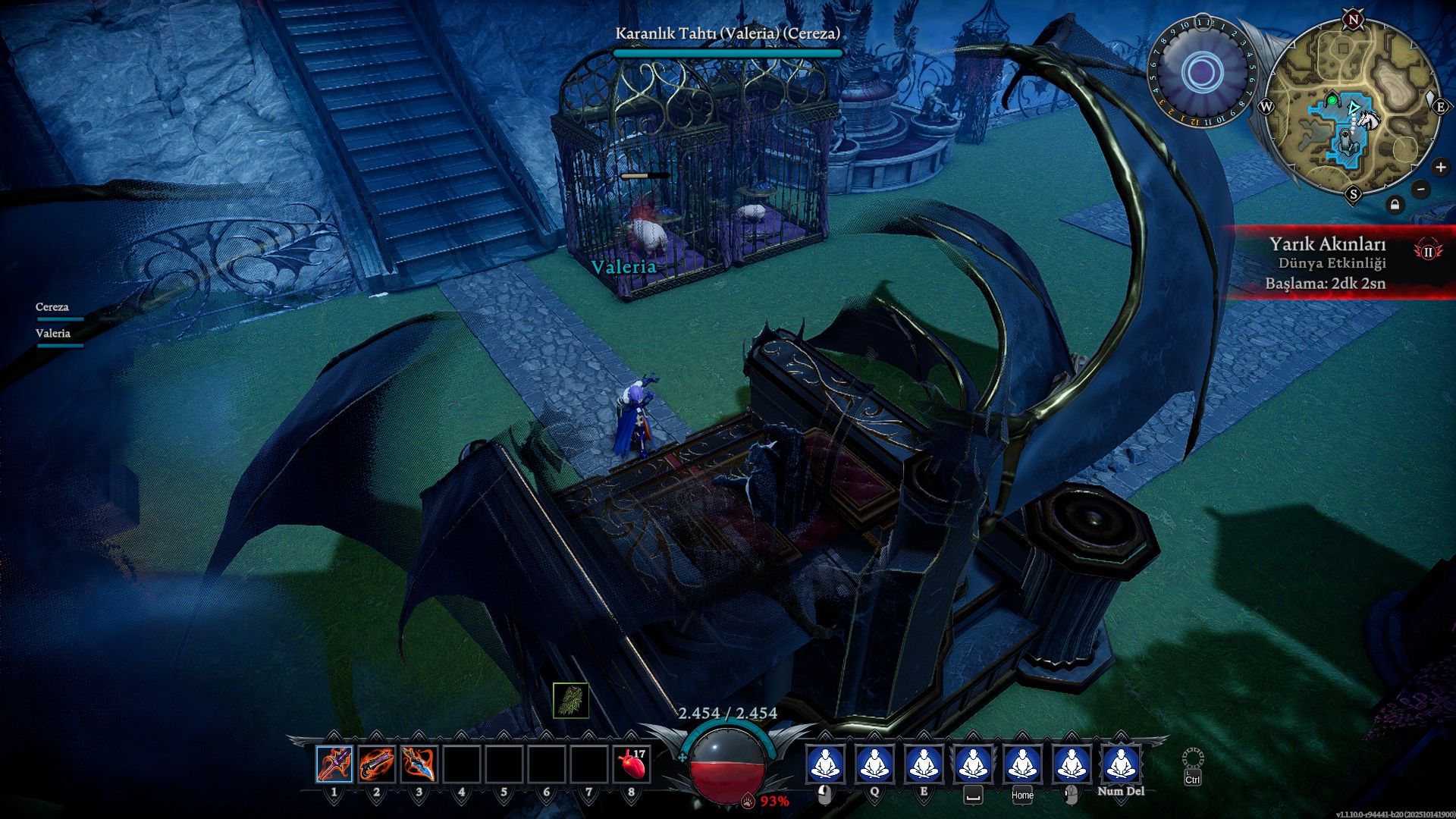Click the white horse marker on minimap
Viewport: 1456px width, 819px height.
(x=1368, y=120)
